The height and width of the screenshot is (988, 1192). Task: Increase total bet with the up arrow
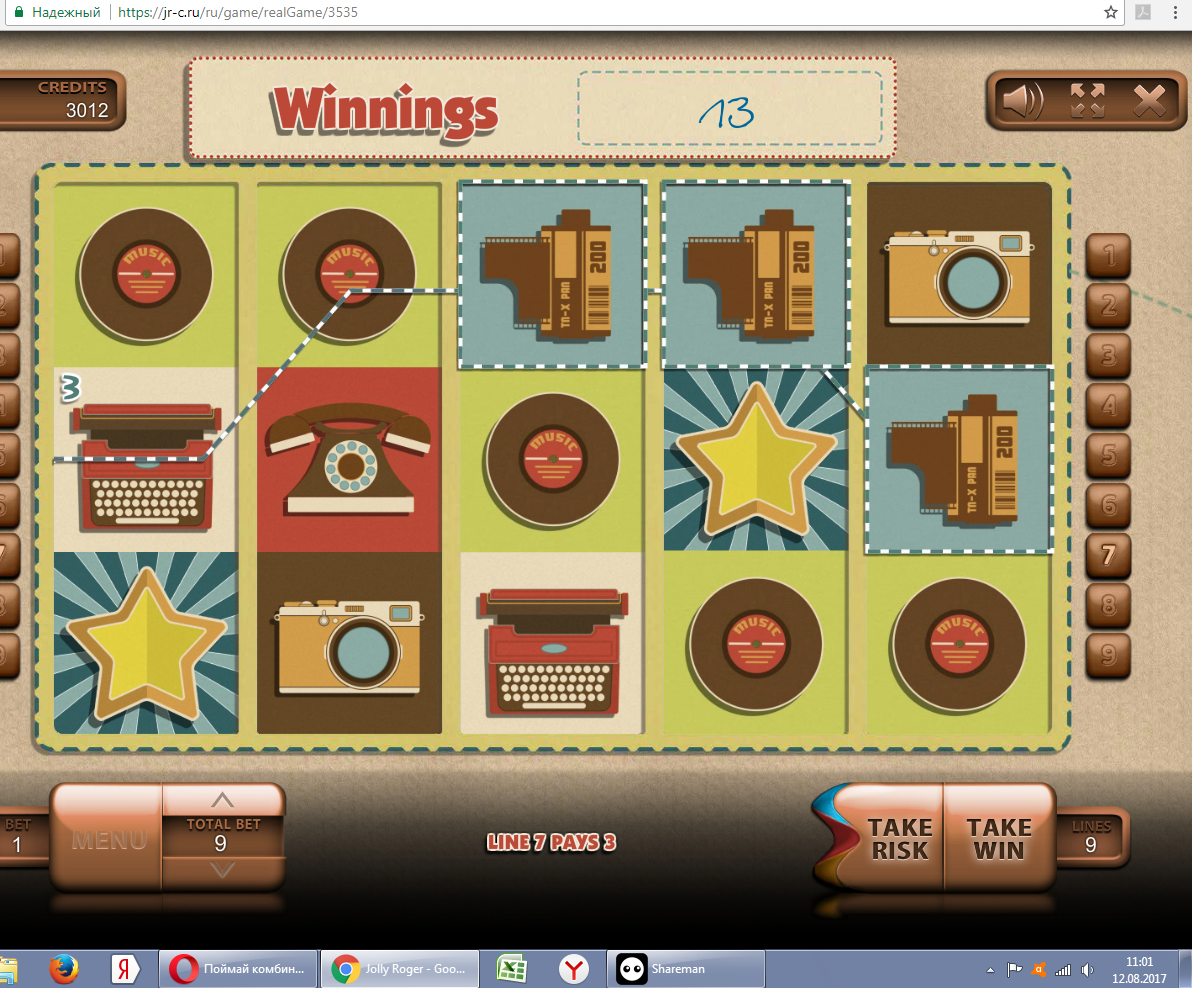click(223, 799)
